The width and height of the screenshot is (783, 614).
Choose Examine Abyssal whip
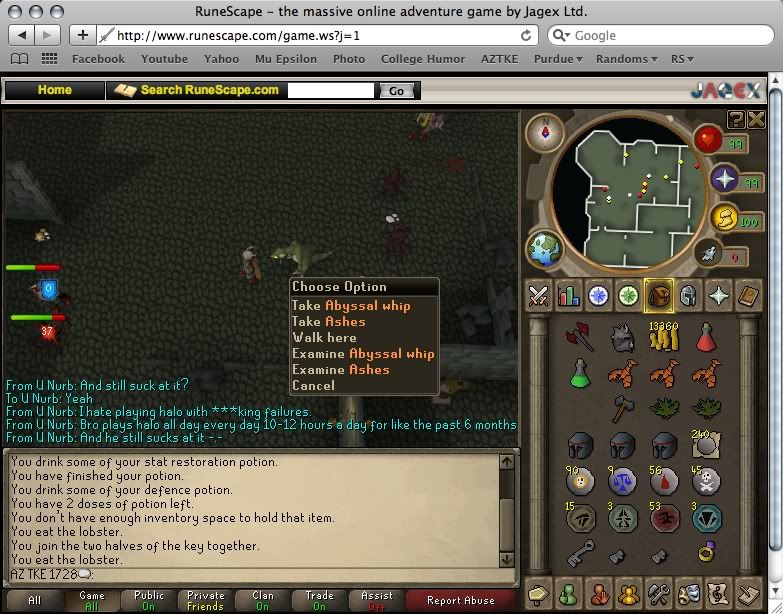tap(363, 354)
